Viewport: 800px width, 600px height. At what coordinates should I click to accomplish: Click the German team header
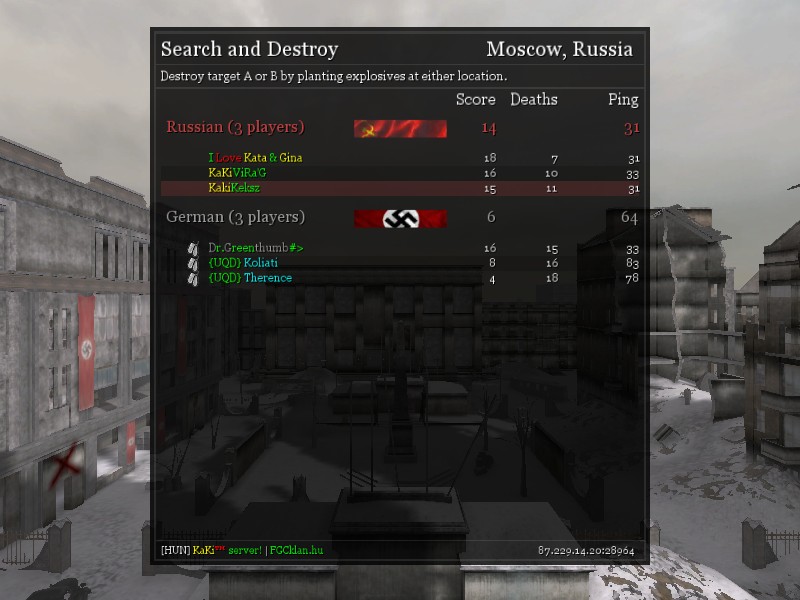pos(236,217)
